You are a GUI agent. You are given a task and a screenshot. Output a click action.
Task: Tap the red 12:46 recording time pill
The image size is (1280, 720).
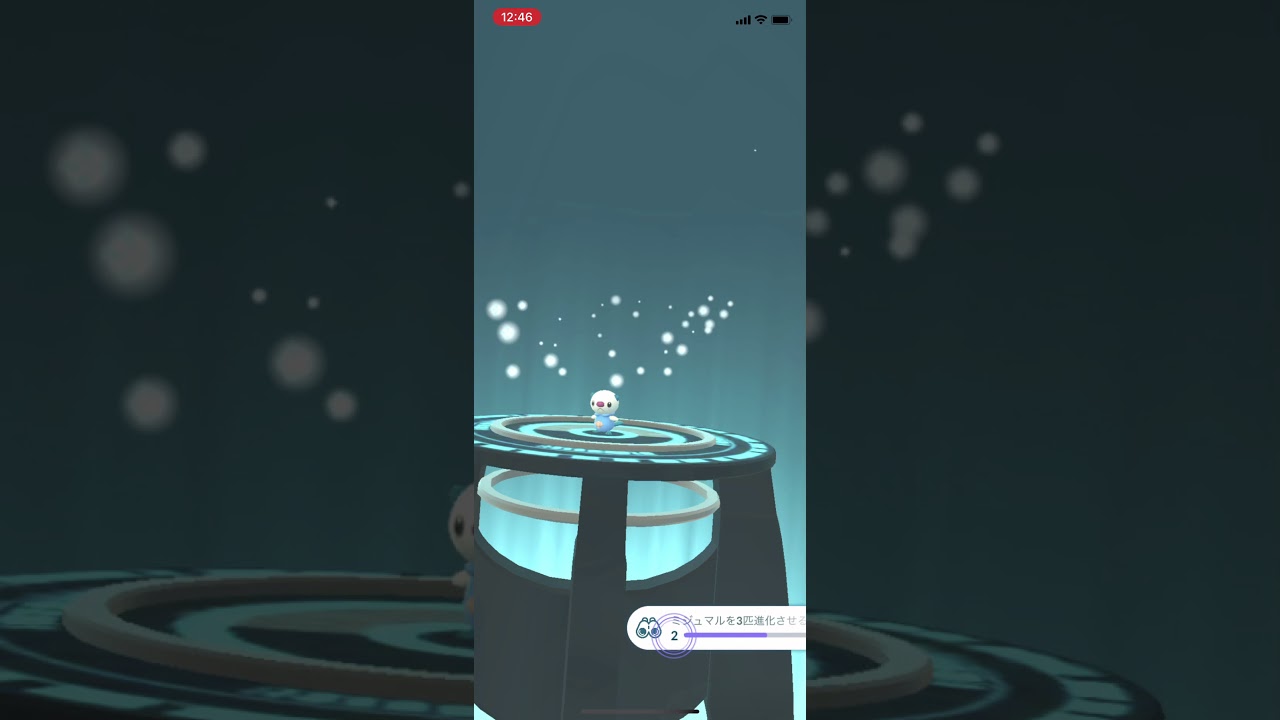point(516,17)
